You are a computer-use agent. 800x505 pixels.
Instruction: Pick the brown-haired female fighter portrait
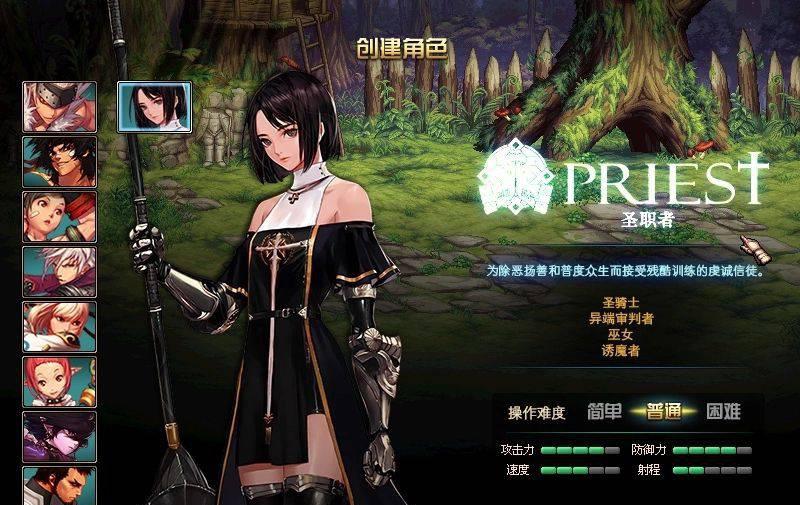tap(60, 217)
